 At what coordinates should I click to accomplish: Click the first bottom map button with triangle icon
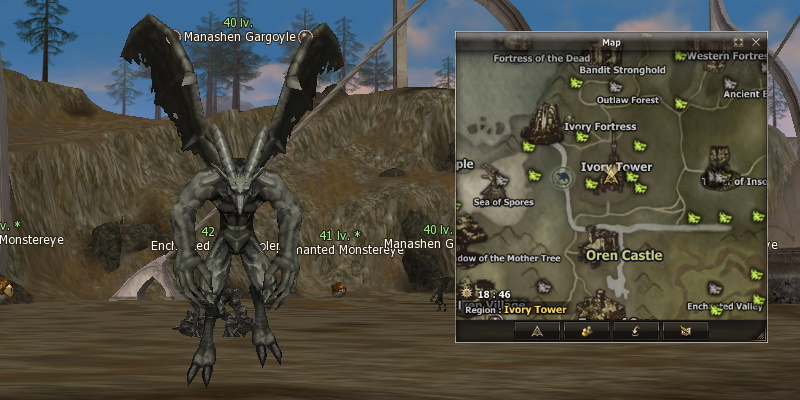537,330
